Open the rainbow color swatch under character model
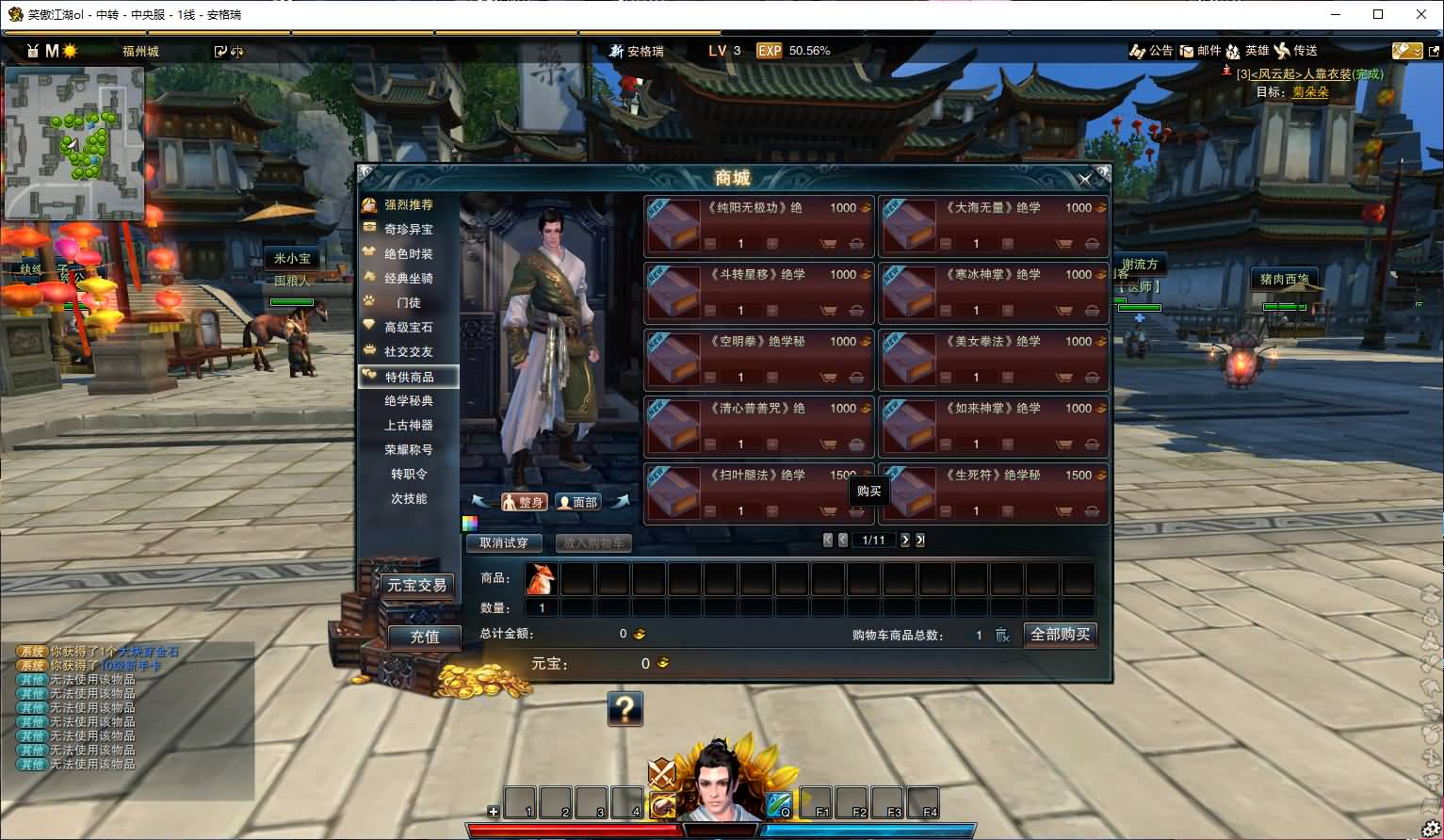Viewport: 1444px width, 840px height. 469,523
